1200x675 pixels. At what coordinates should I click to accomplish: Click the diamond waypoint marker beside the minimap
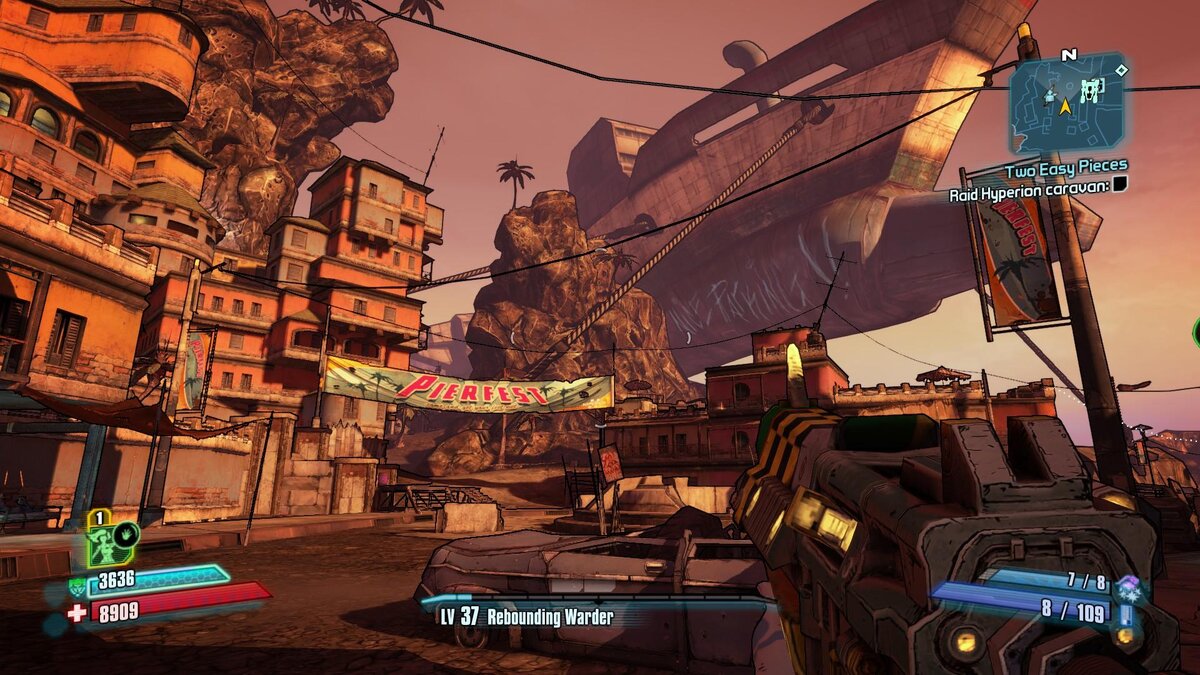point(1122,70)
